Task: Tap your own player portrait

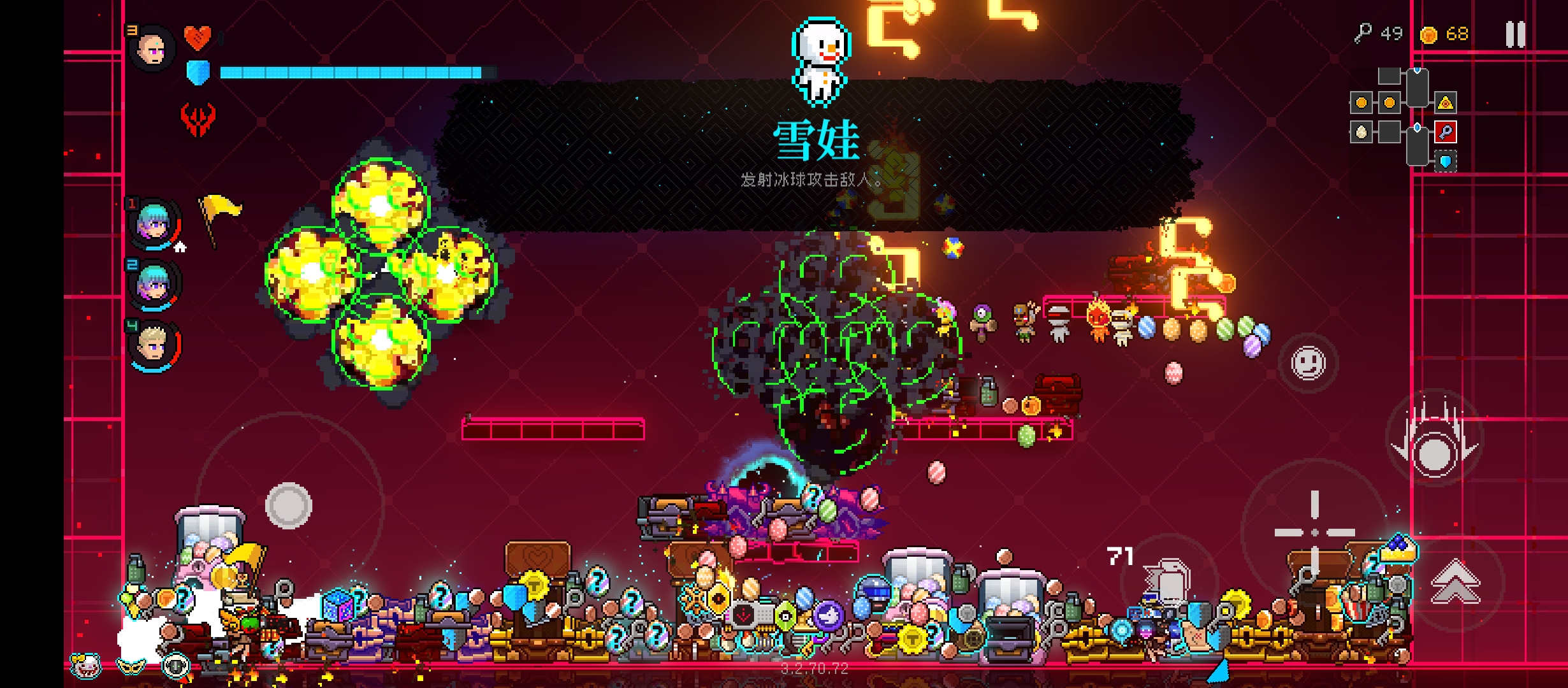Action: (x=152, y=48)
